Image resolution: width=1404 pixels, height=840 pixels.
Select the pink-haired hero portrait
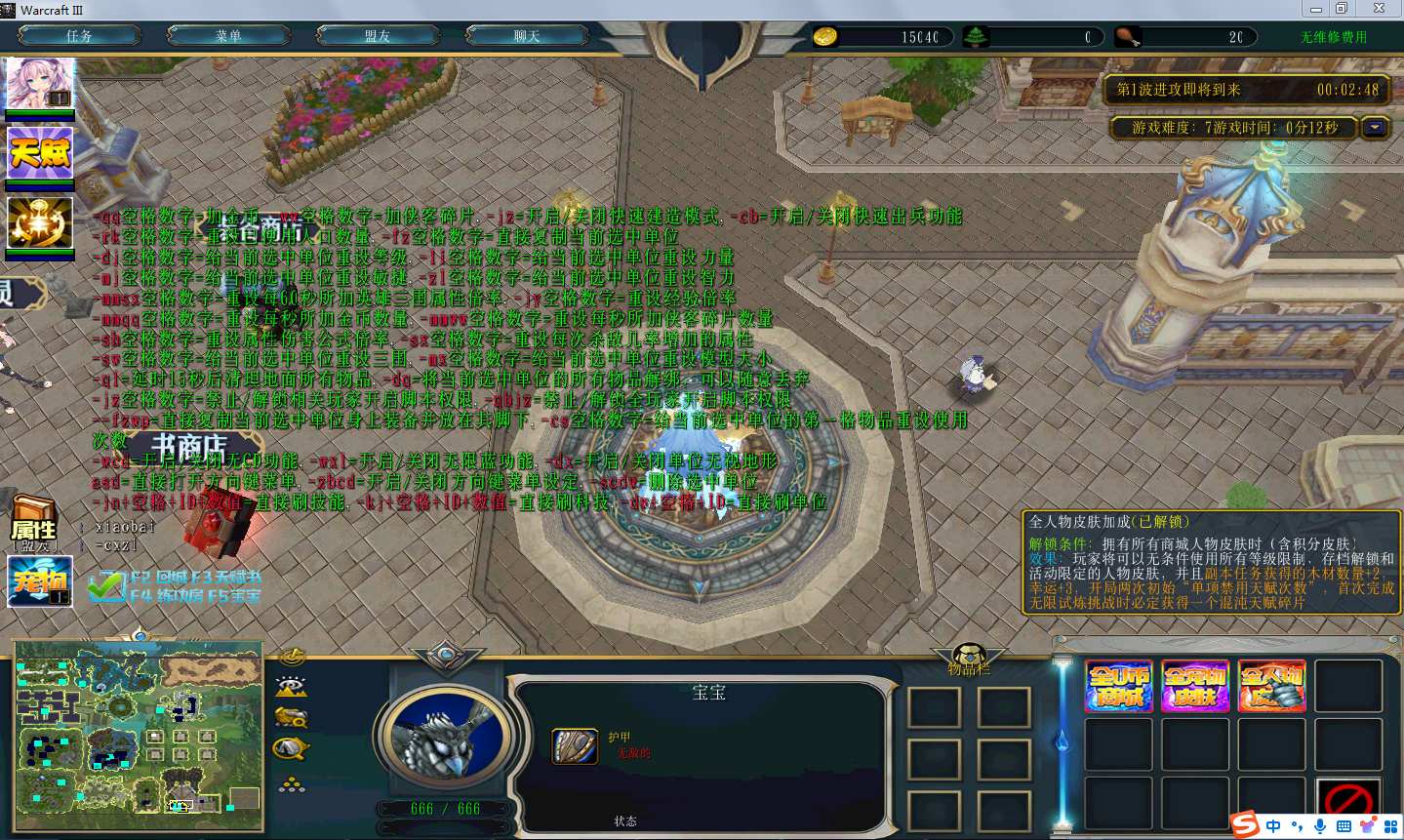pos(40,84)
